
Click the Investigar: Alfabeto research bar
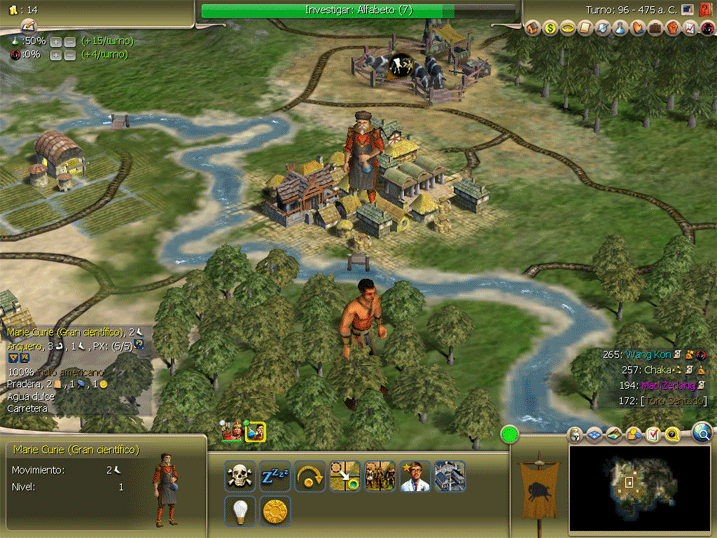(359, 10)
